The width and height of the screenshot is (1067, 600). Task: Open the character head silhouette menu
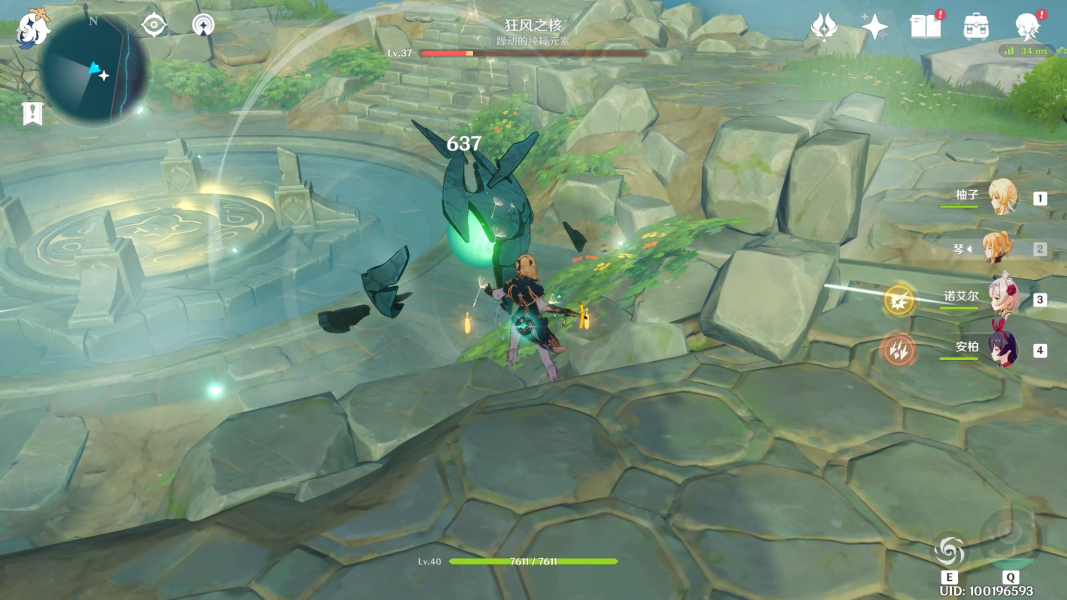point(1027,26)
